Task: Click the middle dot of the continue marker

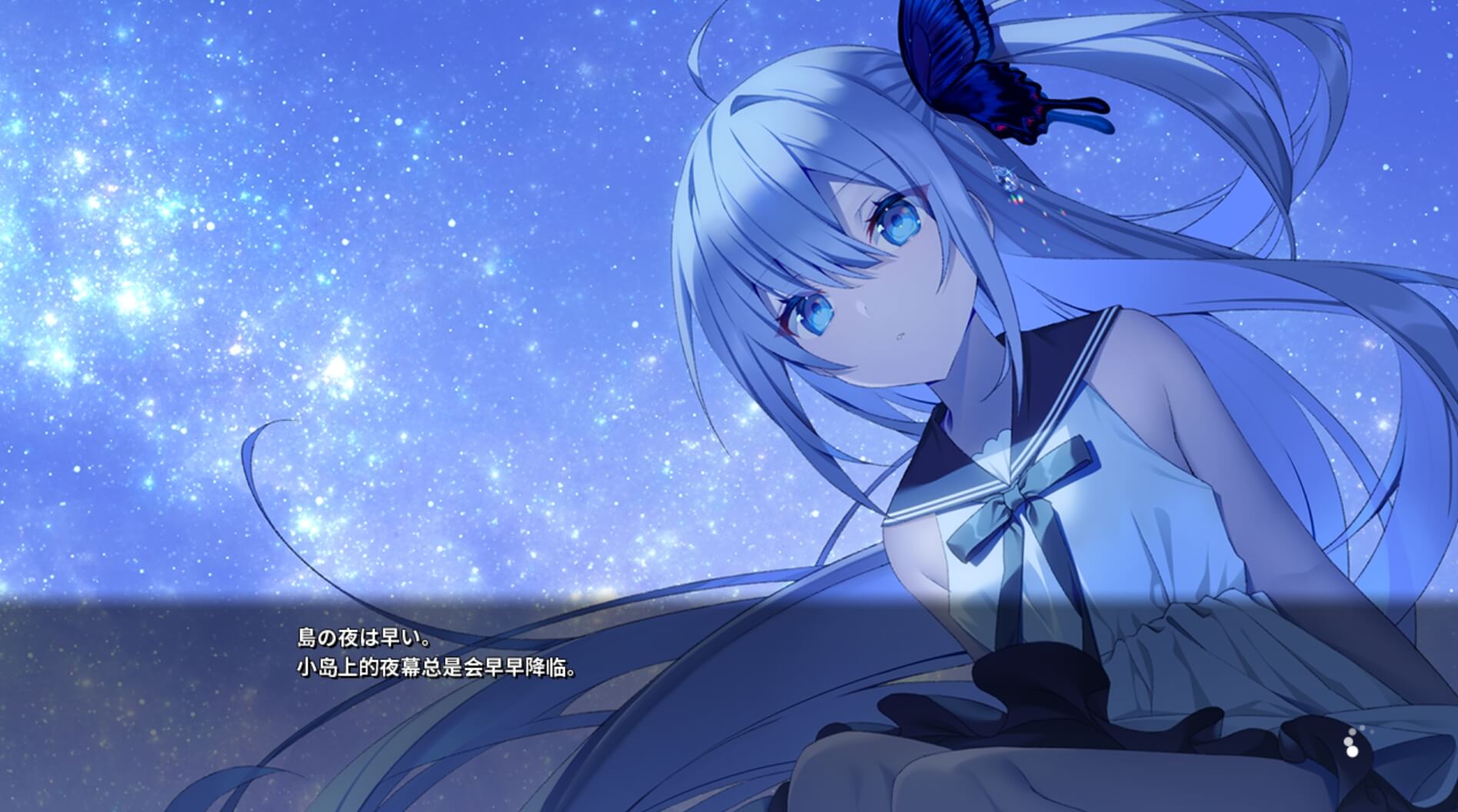Action: click(x=1348, y=741)
